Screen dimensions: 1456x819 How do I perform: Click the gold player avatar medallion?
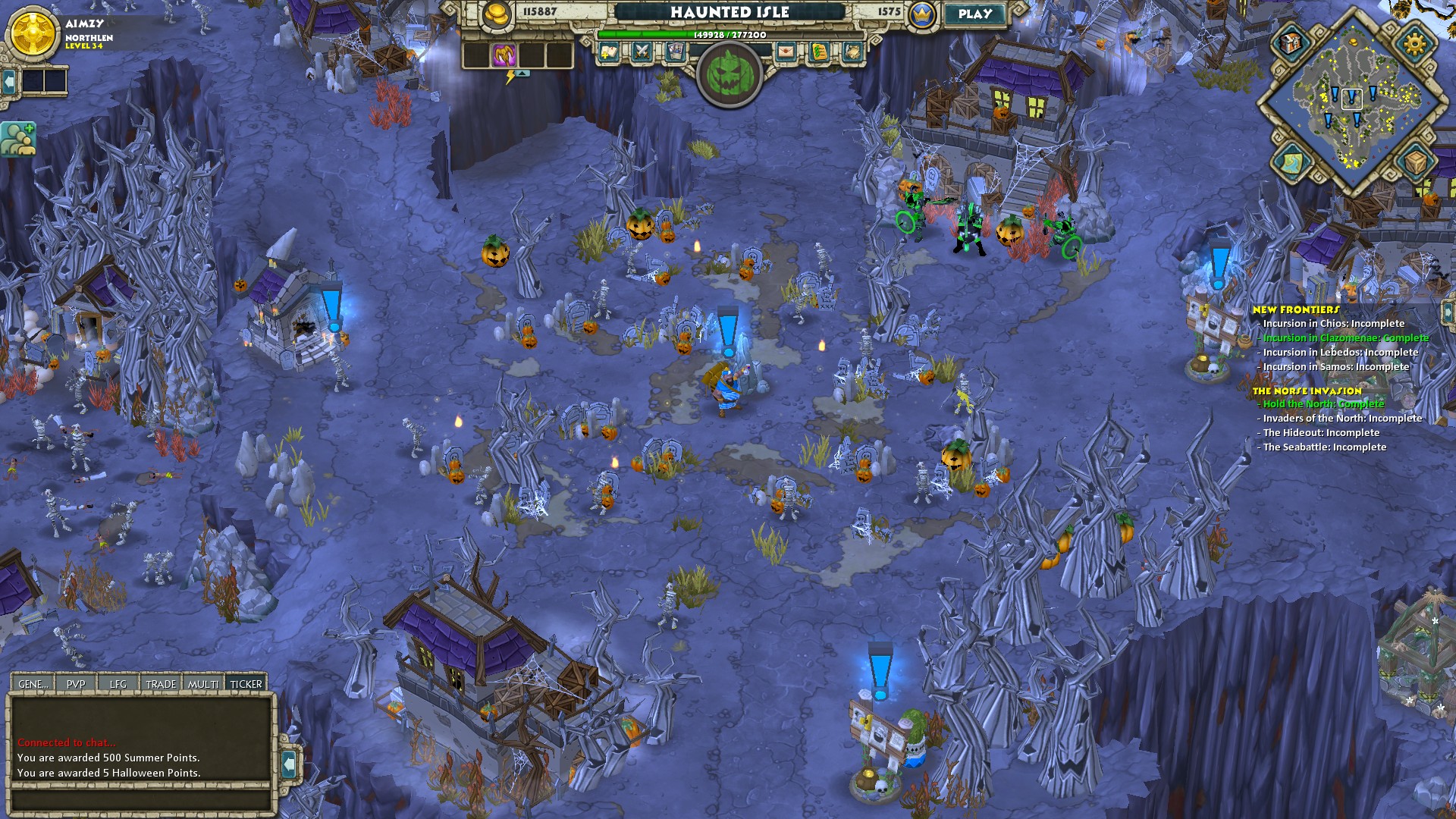(x=33, y=34)
